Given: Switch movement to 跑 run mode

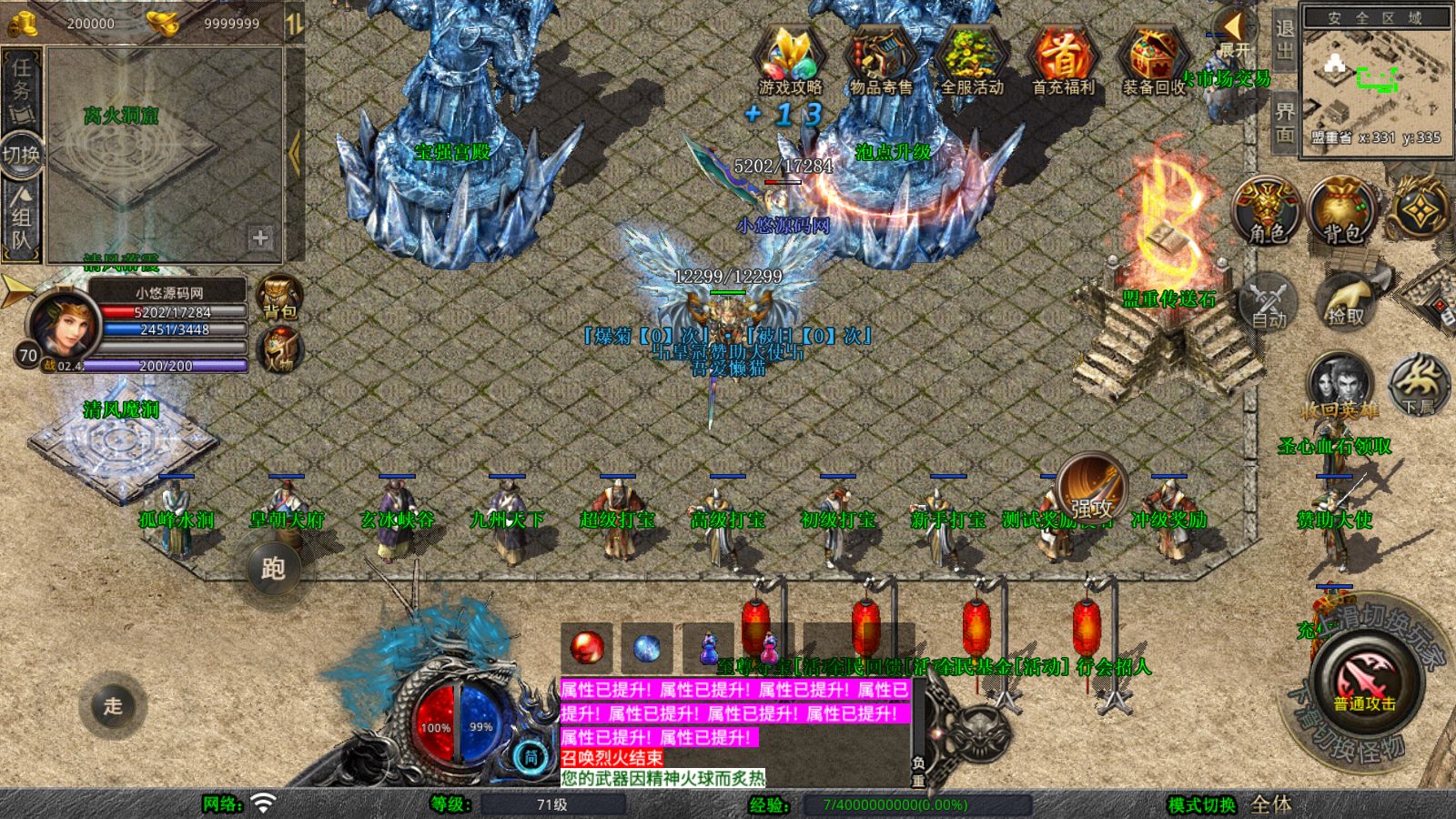Looking at the screenshot, I should [x=273, y=569].
